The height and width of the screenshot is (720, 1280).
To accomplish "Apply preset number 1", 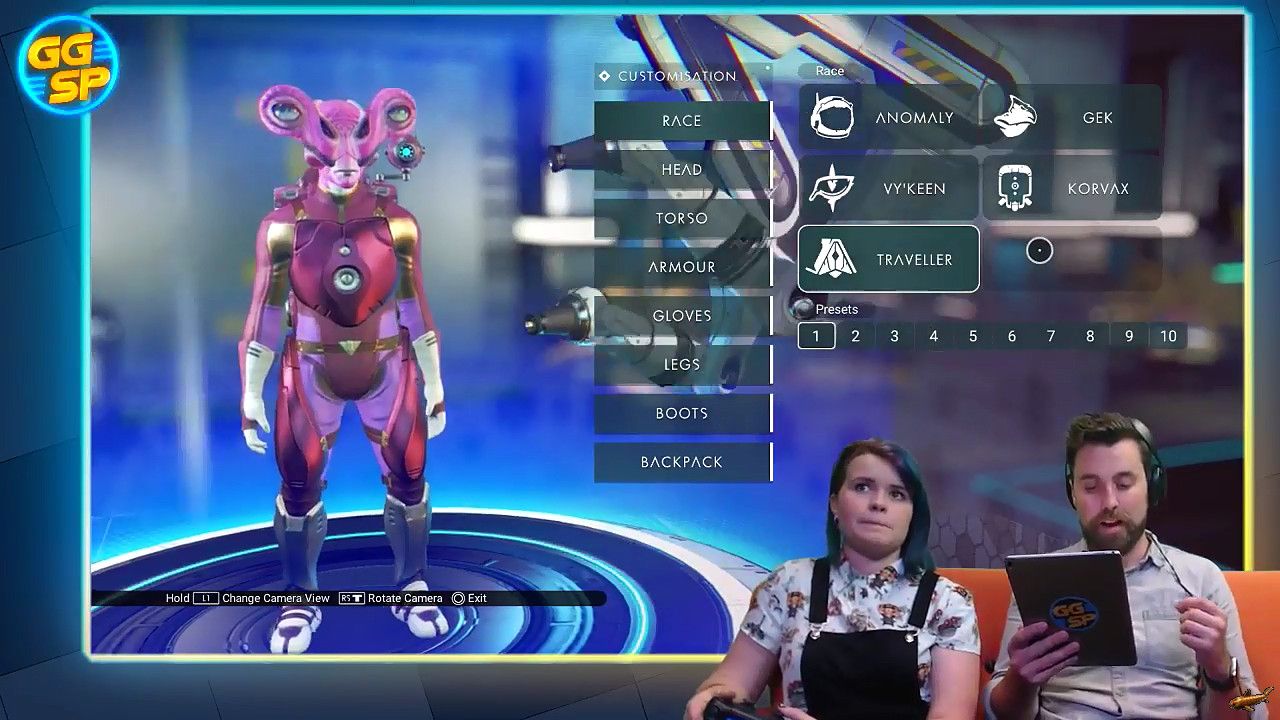I will pos(816,336).
